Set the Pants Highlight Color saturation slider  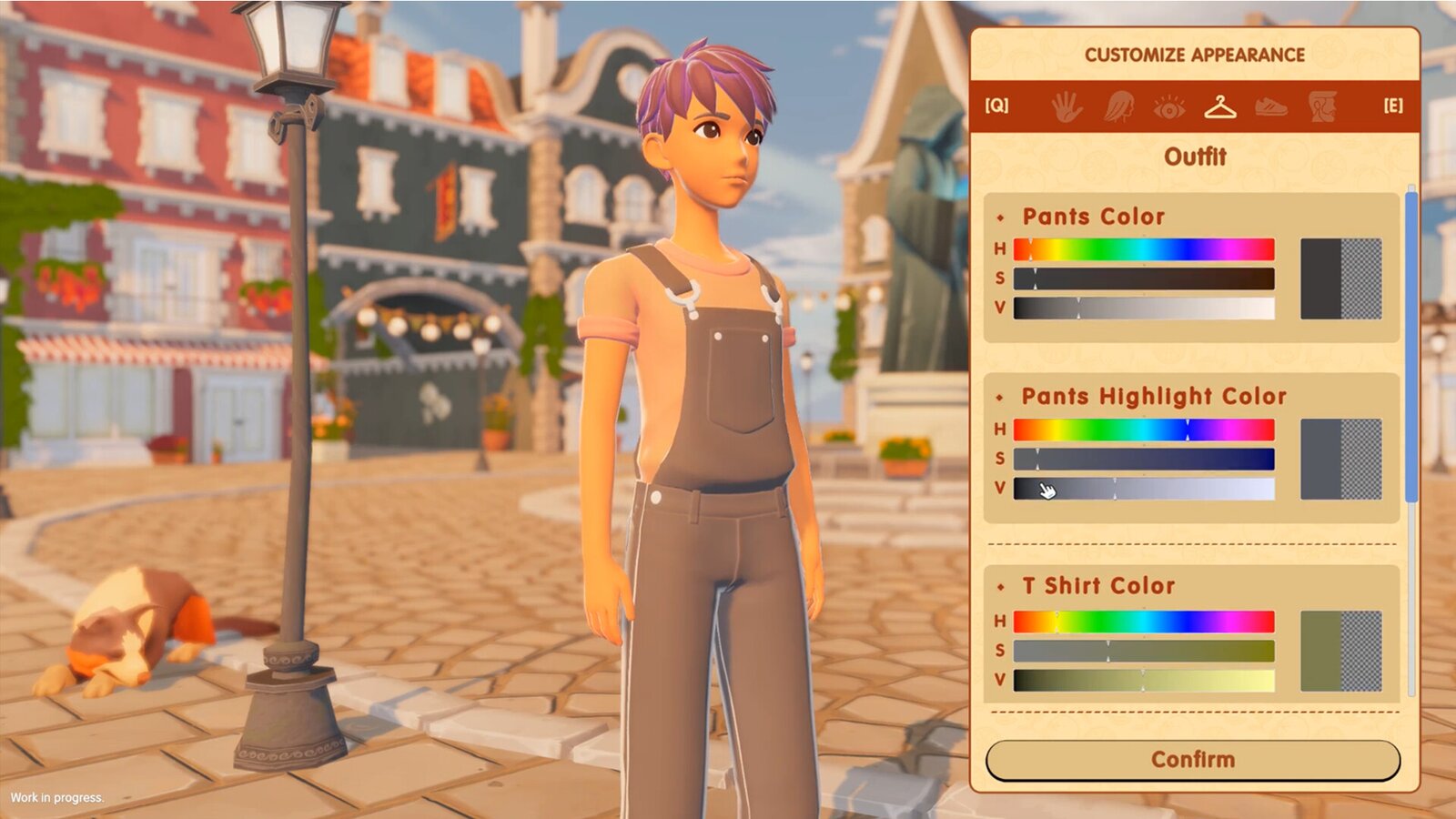1144,459
